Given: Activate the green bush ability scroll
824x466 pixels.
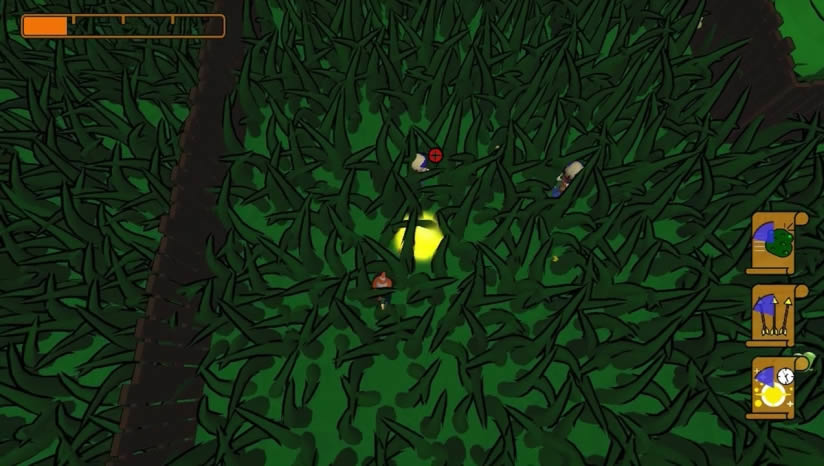Looking at the screenshot, I should point(773,242).
